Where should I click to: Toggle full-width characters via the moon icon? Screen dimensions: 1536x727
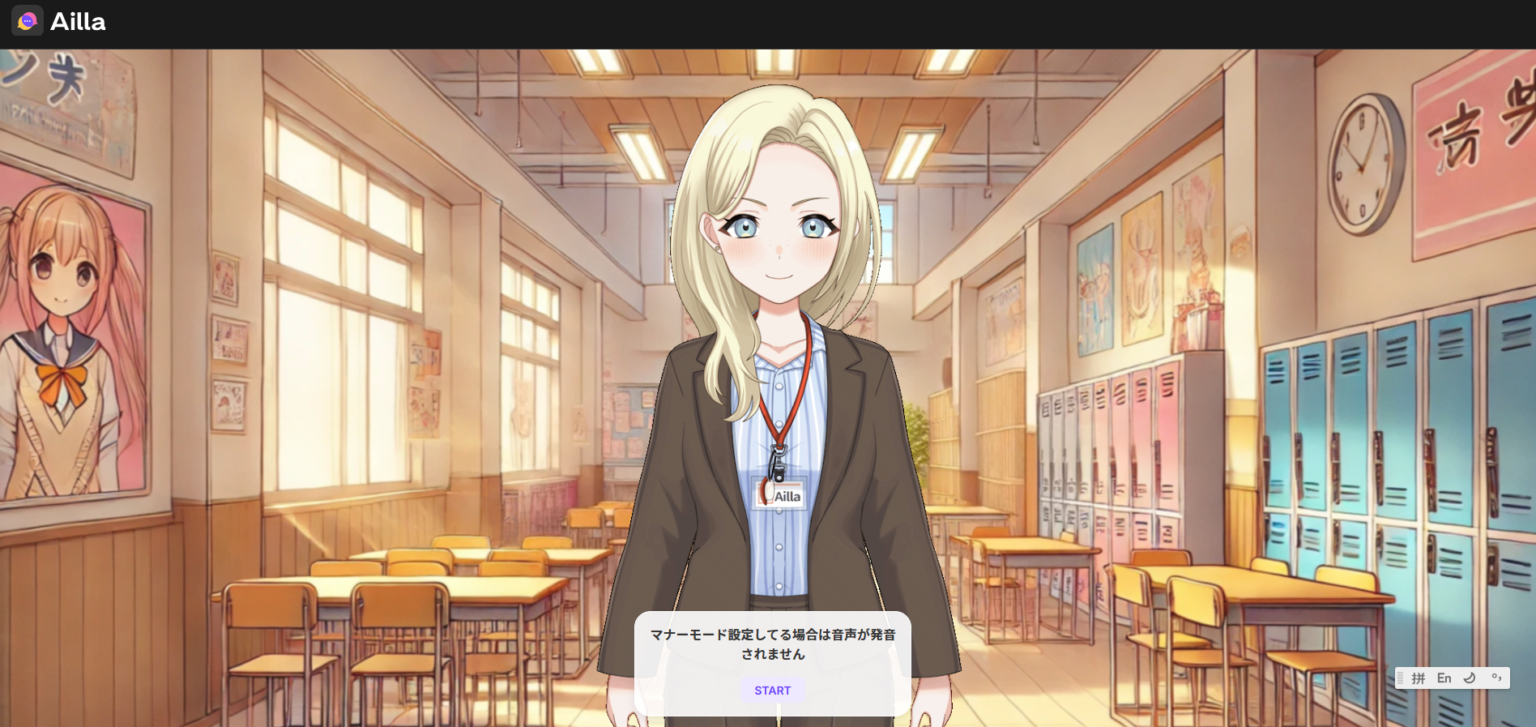[1470, 678]
